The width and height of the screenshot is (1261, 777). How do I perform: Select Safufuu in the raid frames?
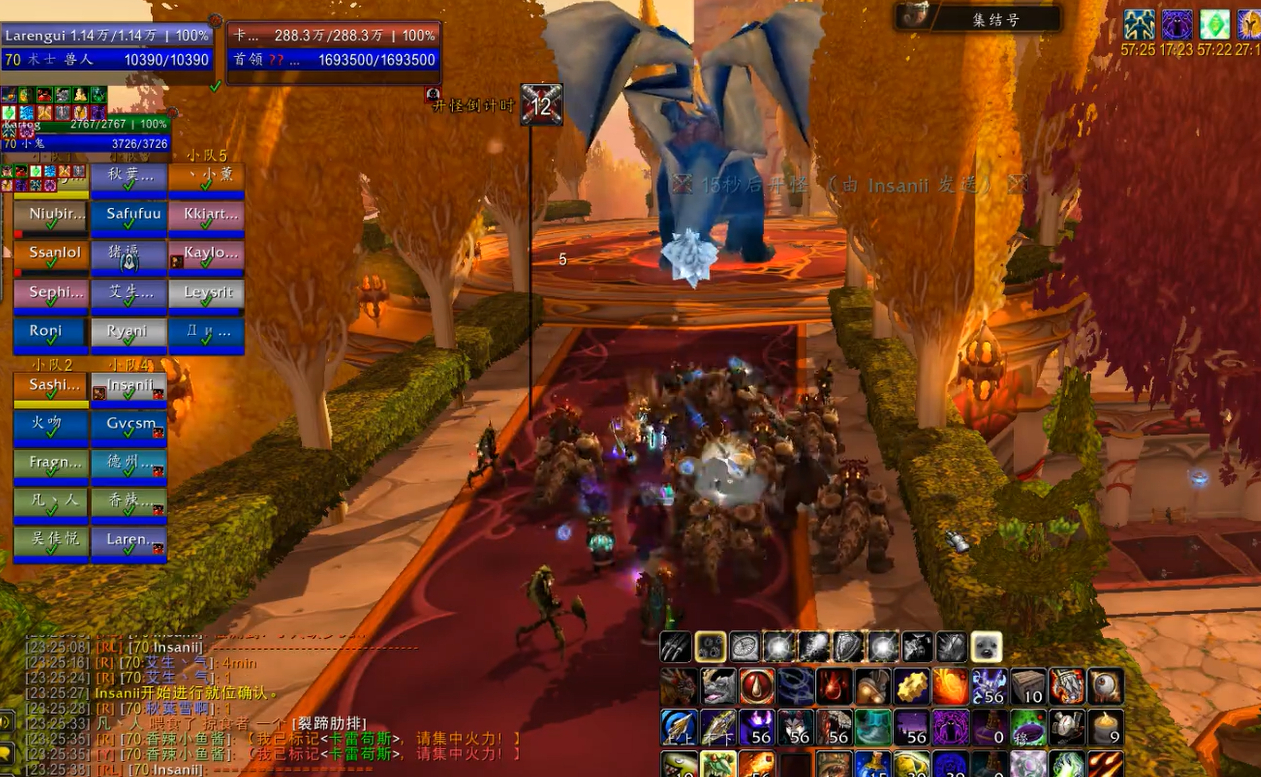129,216
